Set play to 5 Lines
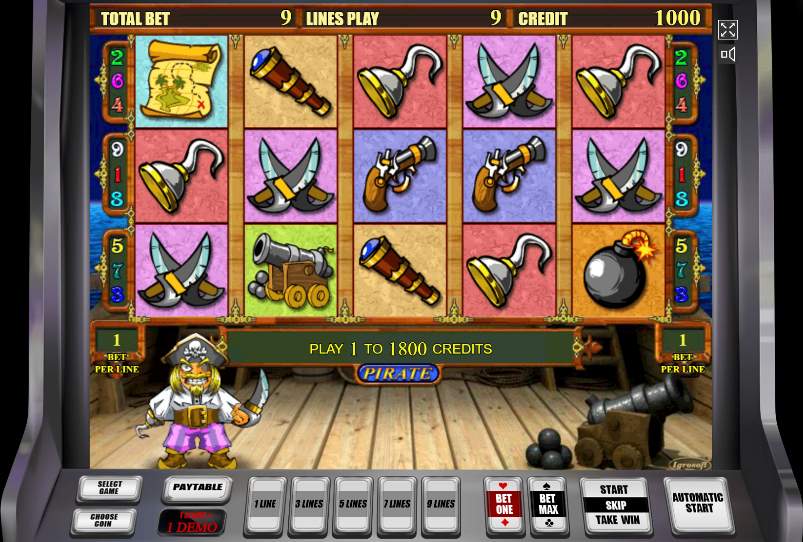This screenshot has height=542, width=803. (x=353, y=504)
